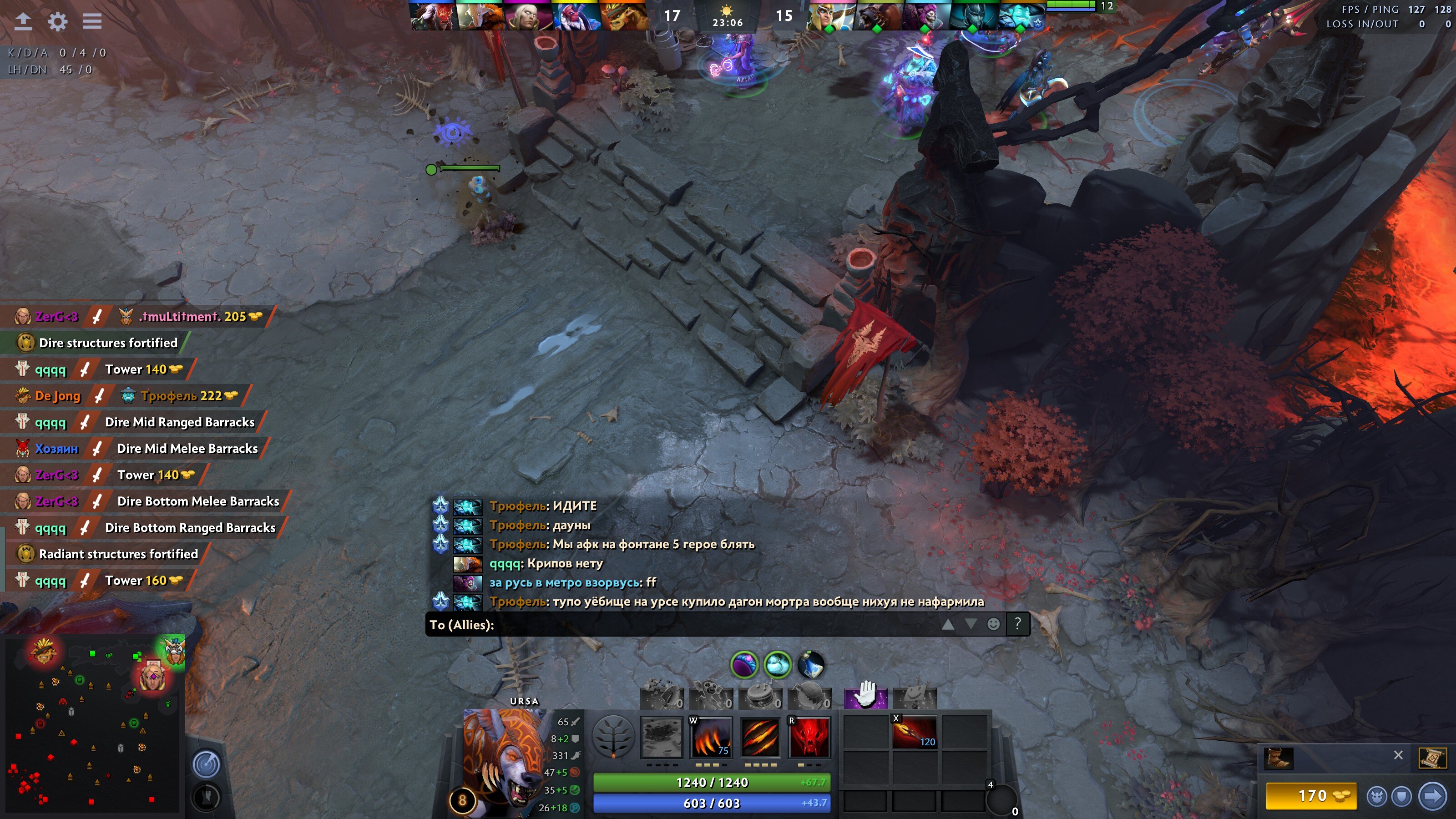Activate Ursa's Overpower ability
This screenshot has width=1456, height=819.
point(711,737)
